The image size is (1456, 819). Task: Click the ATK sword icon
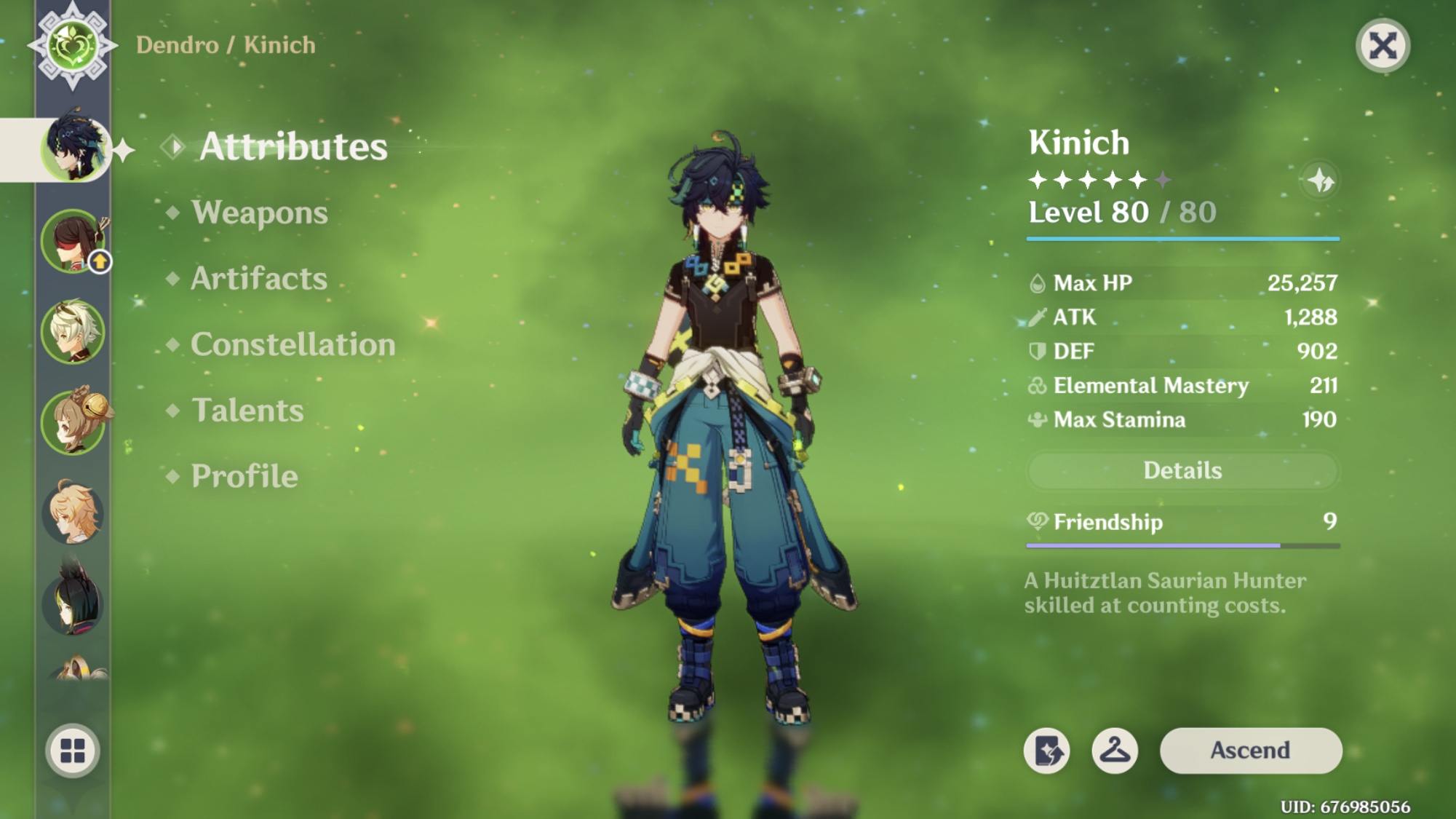1037,317
